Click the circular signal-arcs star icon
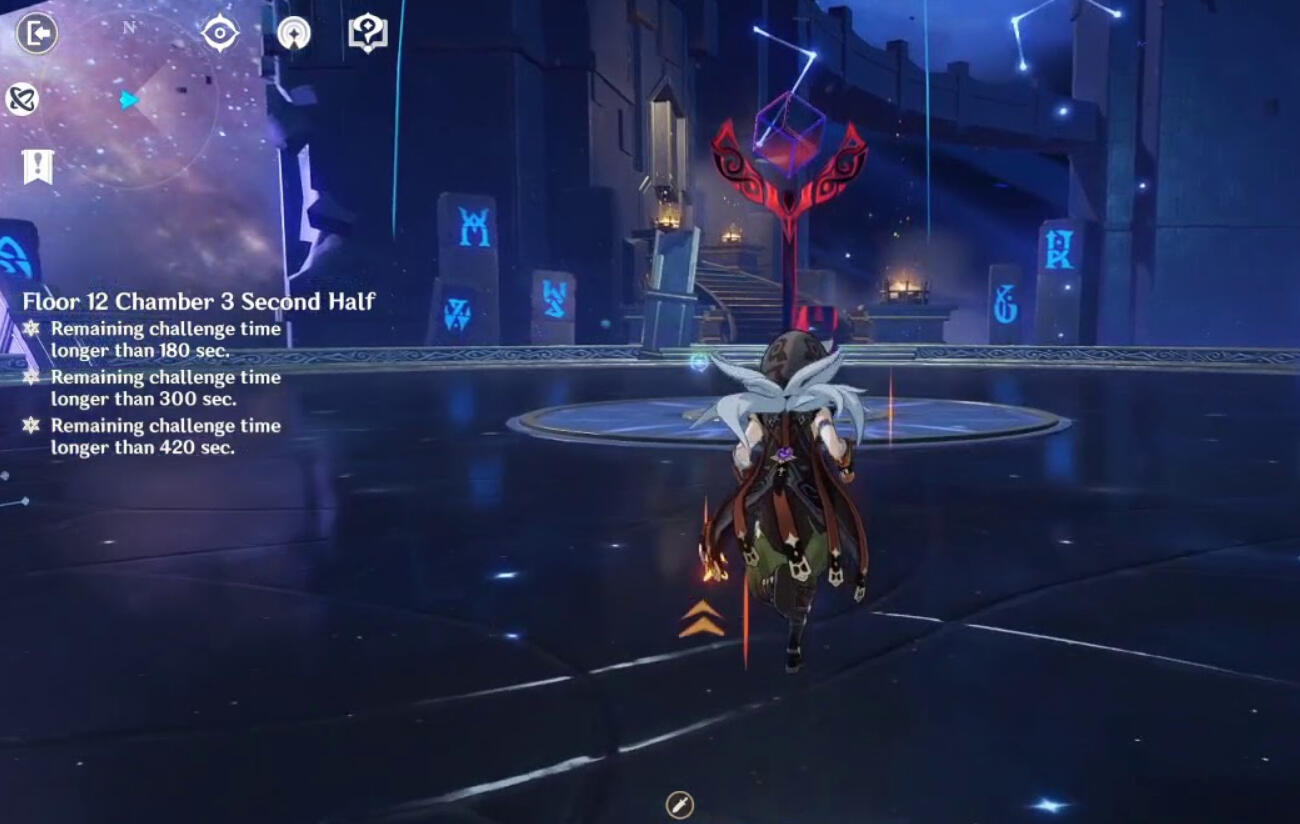The image size is (1300, 824). (x=294, y=34)
